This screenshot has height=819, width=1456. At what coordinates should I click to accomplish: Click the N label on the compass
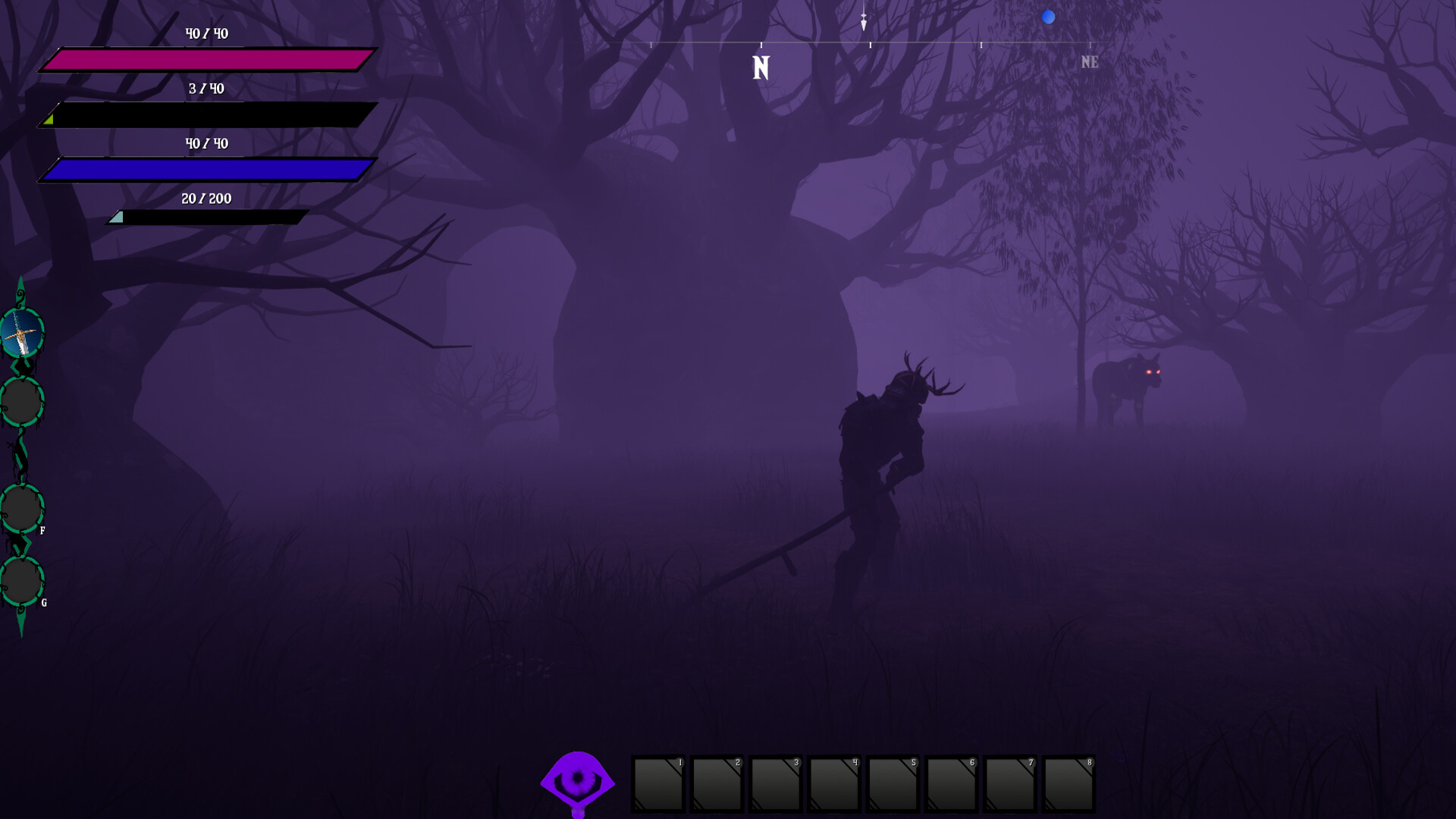[x=761, y=67]
